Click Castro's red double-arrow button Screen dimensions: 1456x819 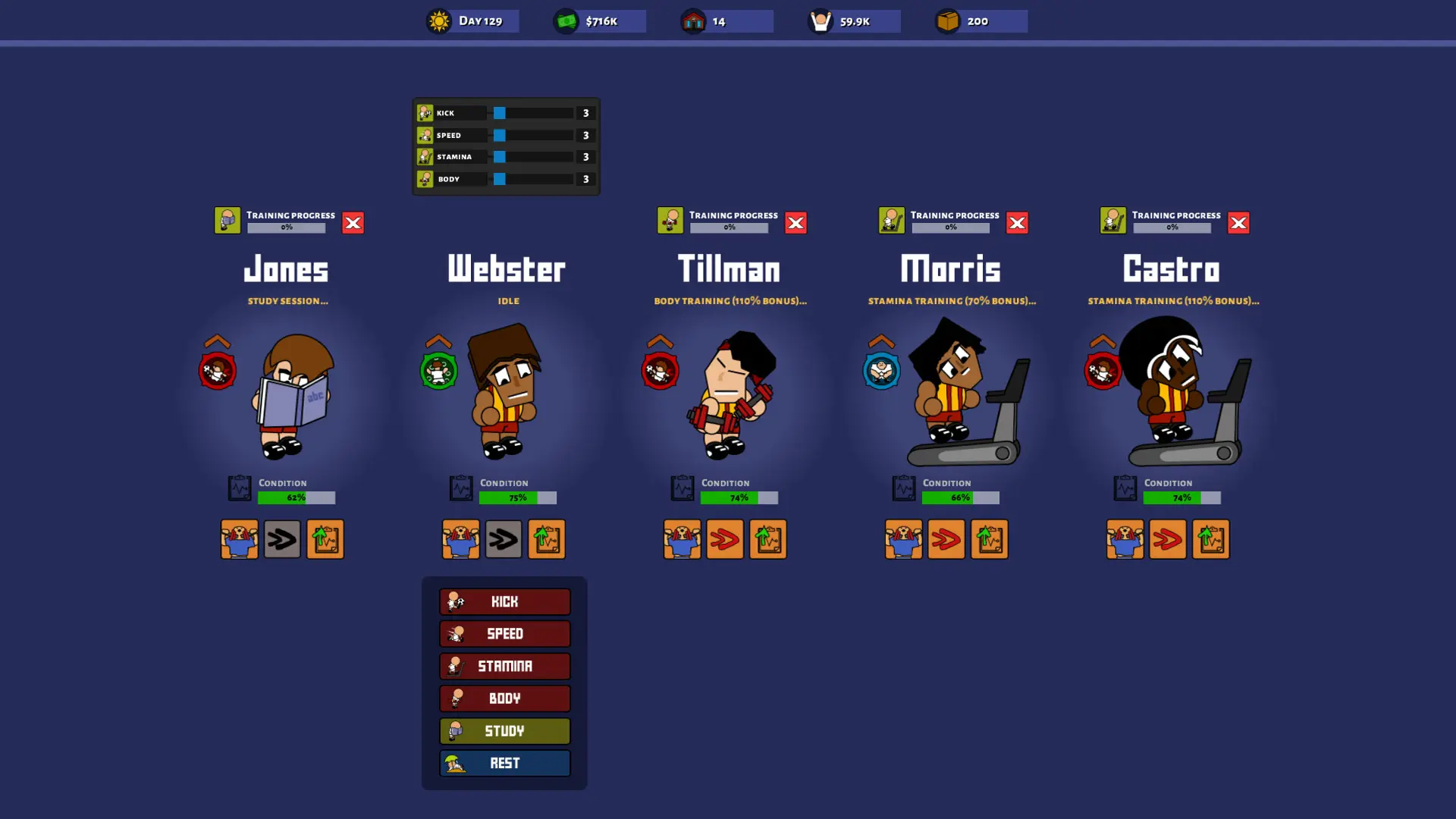tap(1168, 539)
